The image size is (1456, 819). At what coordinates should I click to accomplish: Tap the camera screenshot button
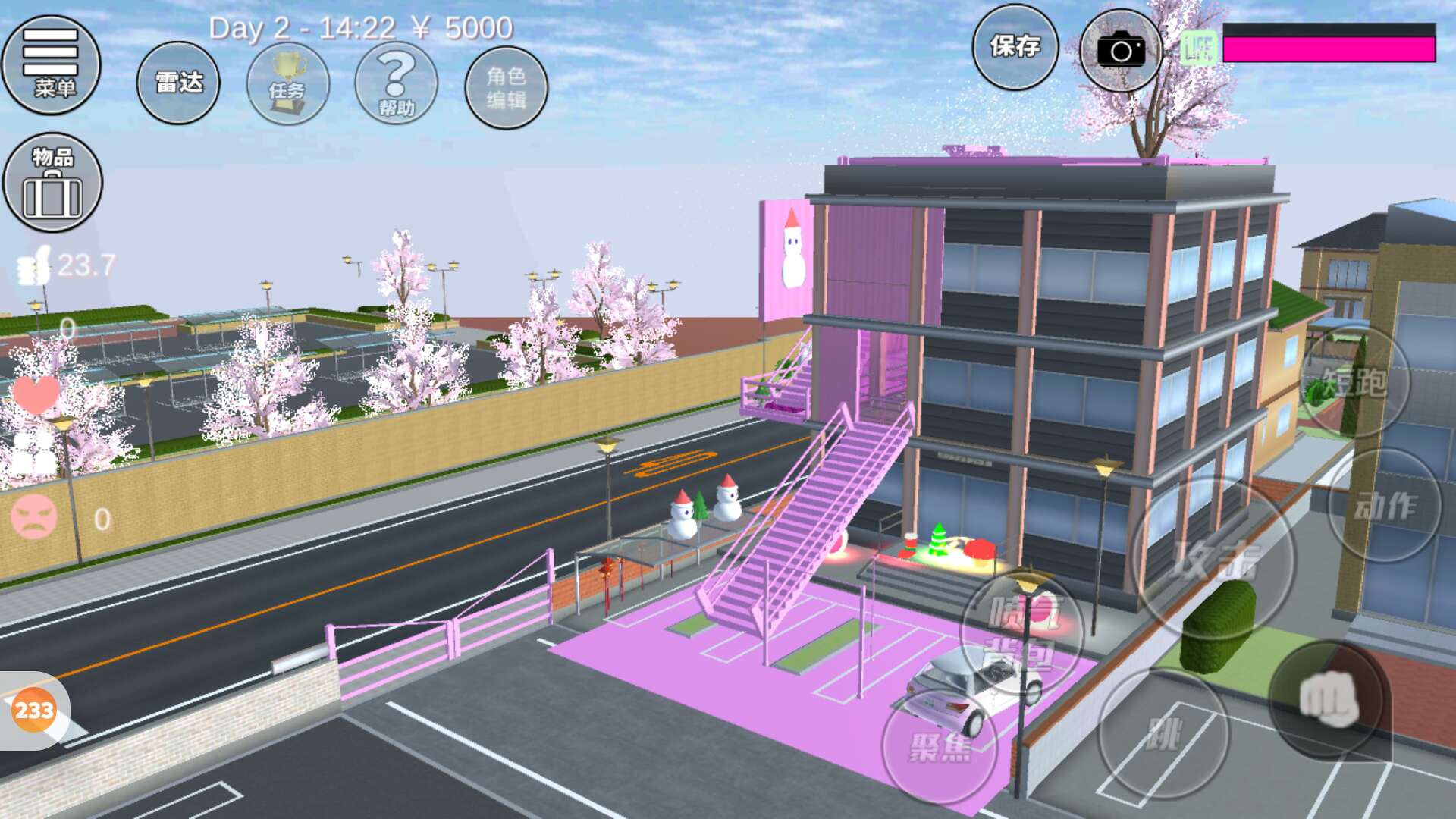[x=1120, y=51]
